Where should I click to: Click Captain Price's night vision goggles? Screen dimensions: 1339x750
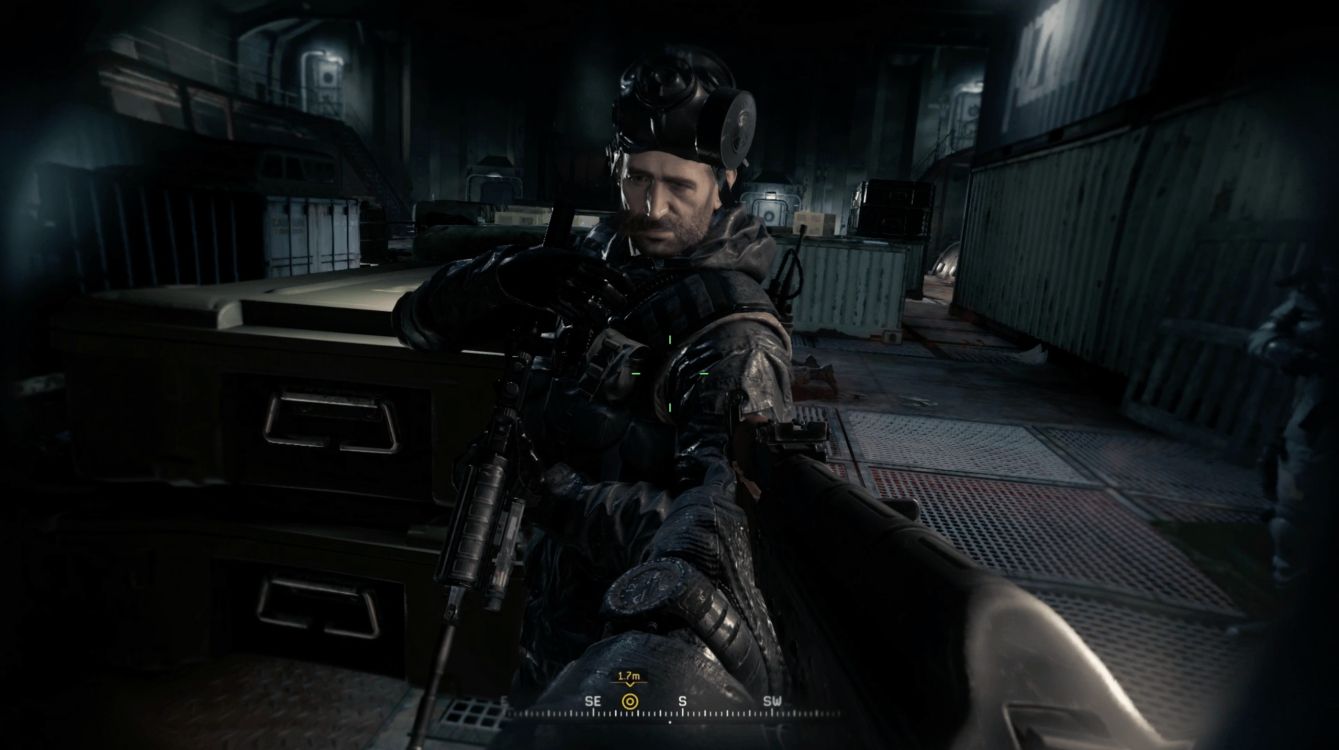[660, 90]
